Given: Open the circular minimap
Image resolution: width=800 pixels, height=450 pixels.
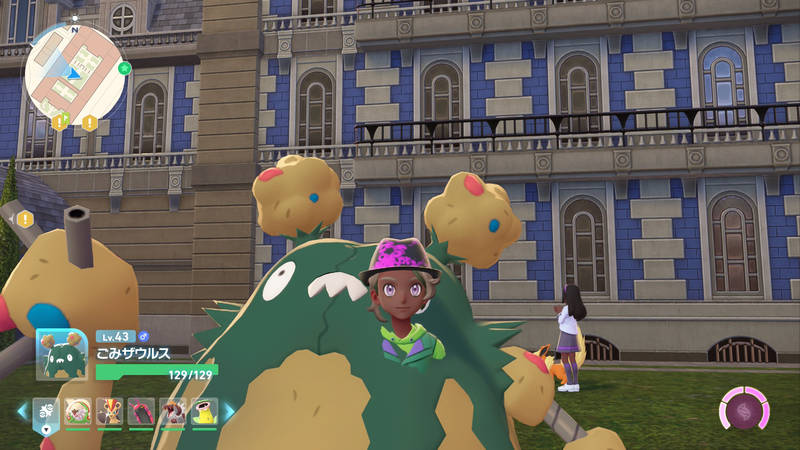Looking at the screenshot, I should pyautogui.click(x=75, y=73).
